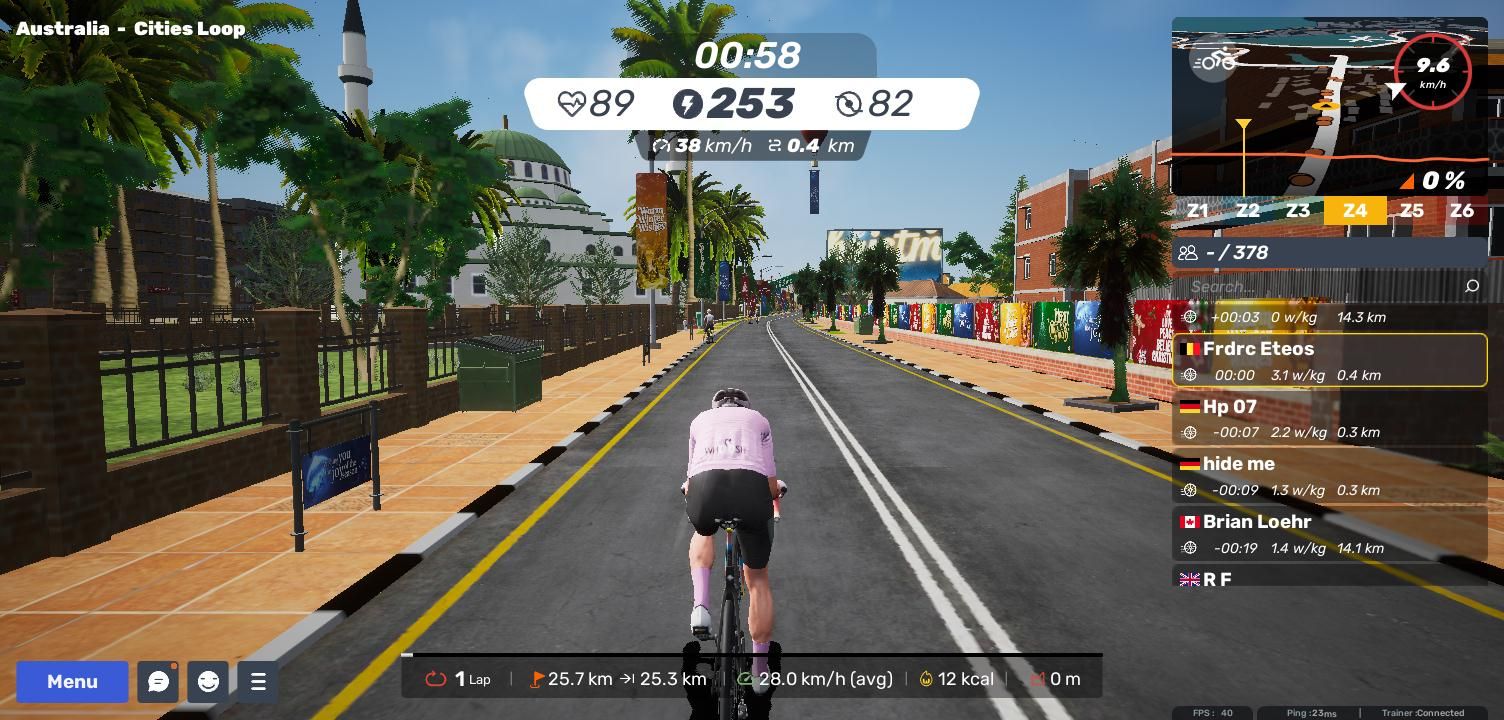Open the blue Menu button
This screenshot has height=720, width=1504.
(72, 681)
